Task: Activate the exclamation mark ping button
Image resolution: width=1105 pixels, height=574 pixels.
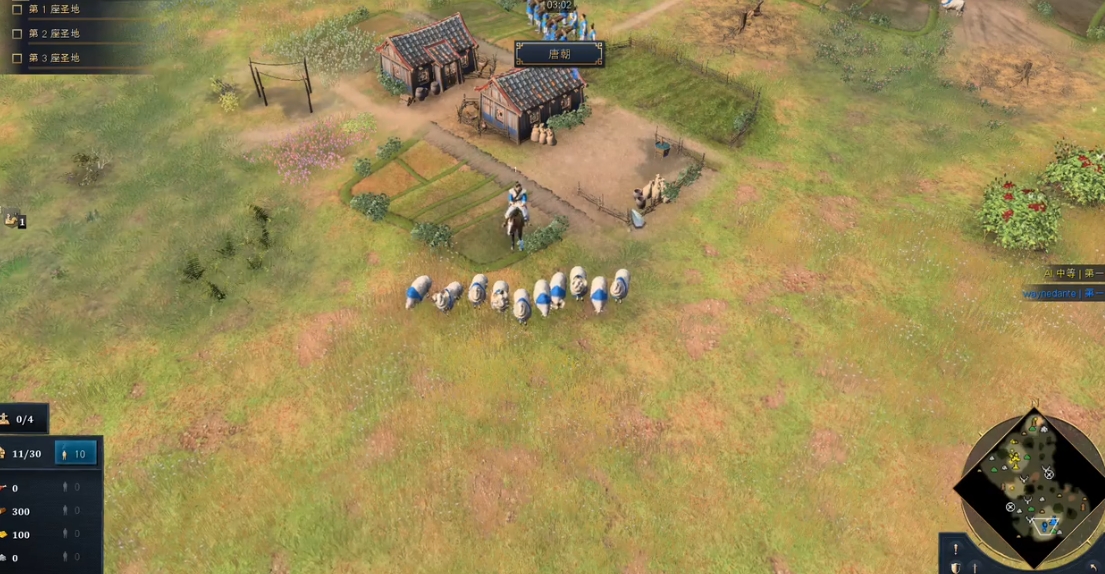Action: coord(955,549)
